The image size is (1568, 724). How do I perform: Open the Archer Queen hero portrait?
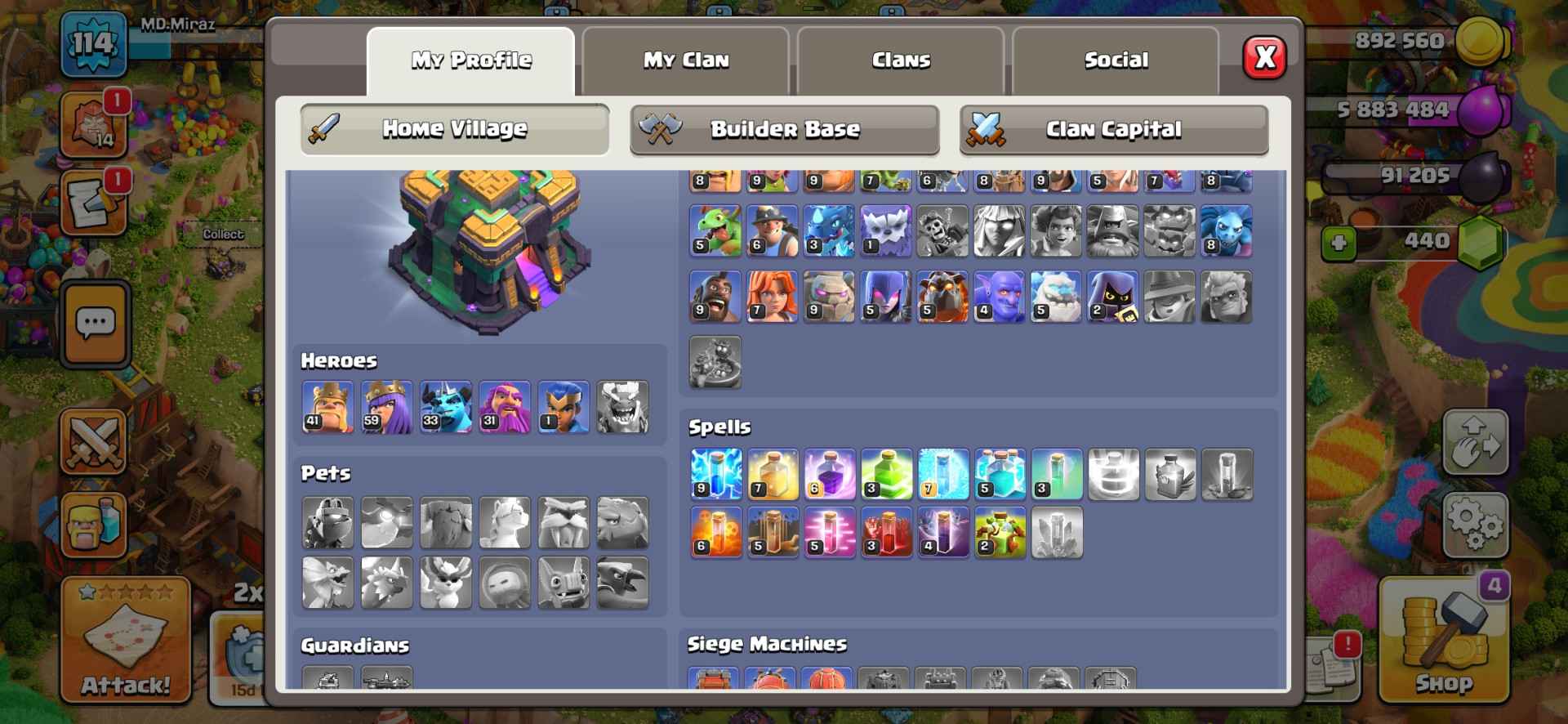coord(388,409)
